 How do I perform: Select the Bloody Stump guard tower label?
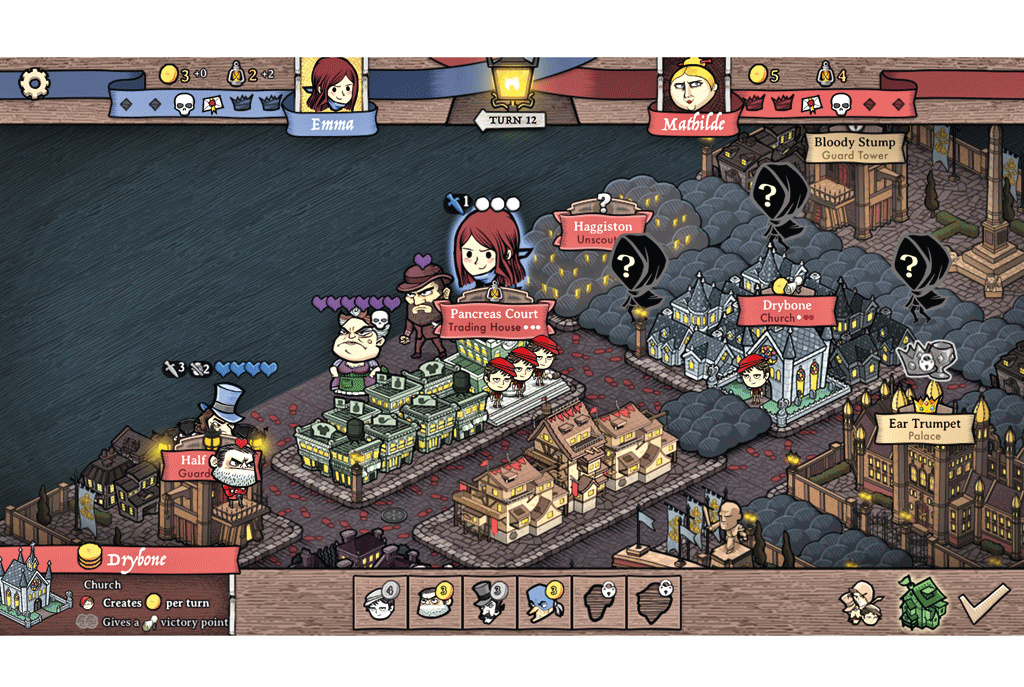point(855,148)
